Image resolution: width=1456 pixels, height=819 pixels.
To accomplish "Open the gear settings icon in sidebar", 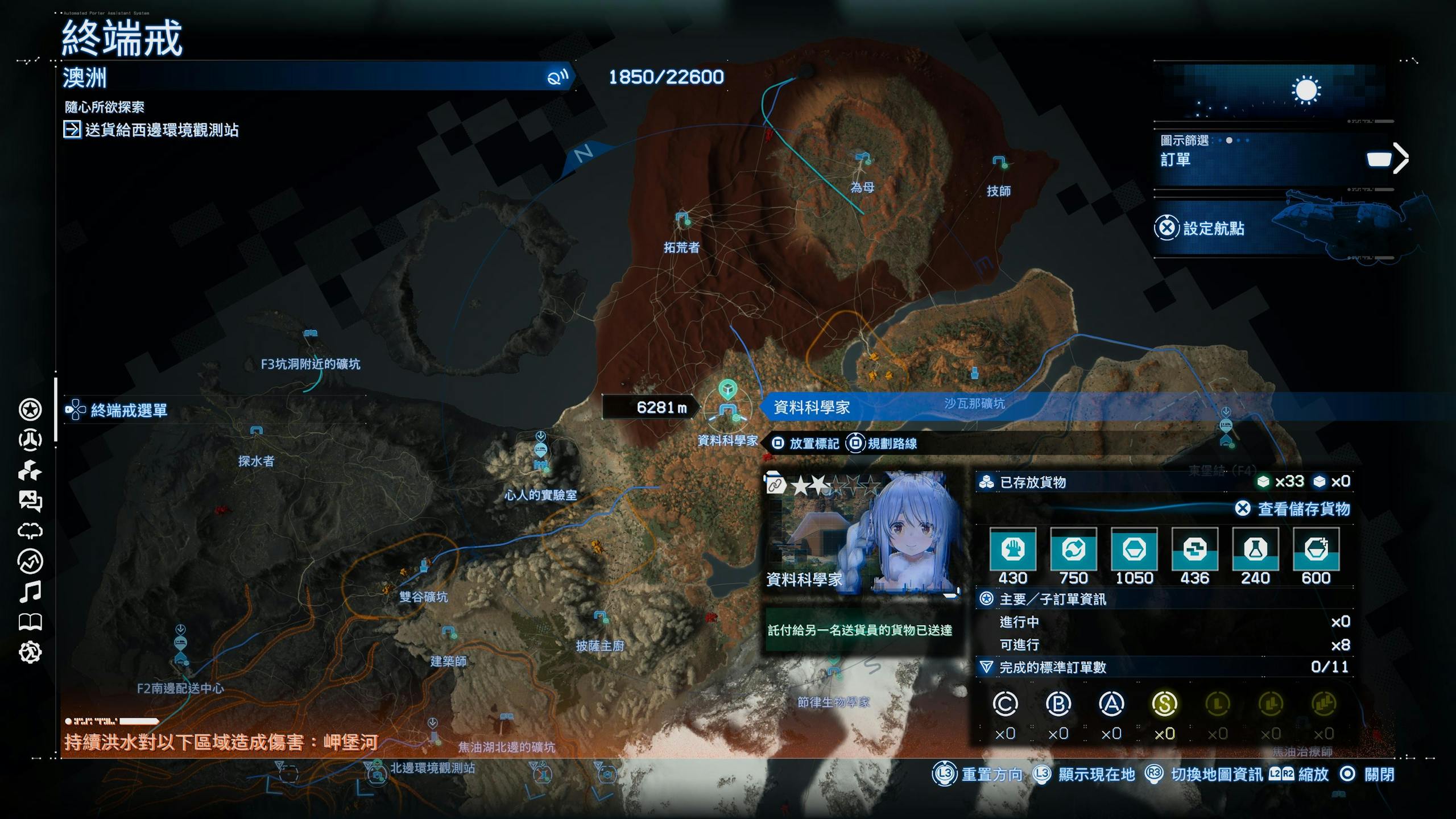I will tap(30, 652).
